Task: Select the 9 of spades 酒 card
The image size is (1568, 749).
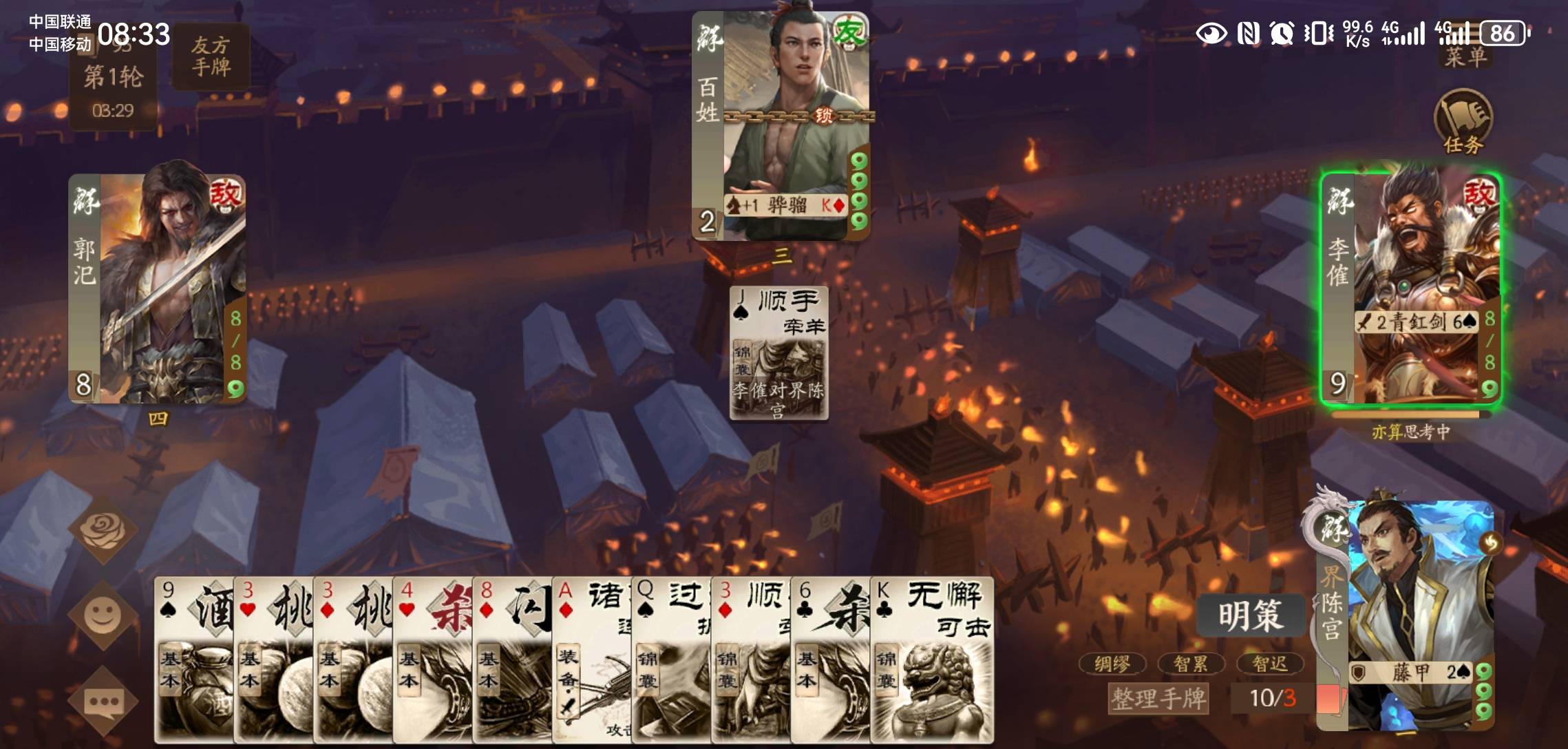Action: (194, 660)
